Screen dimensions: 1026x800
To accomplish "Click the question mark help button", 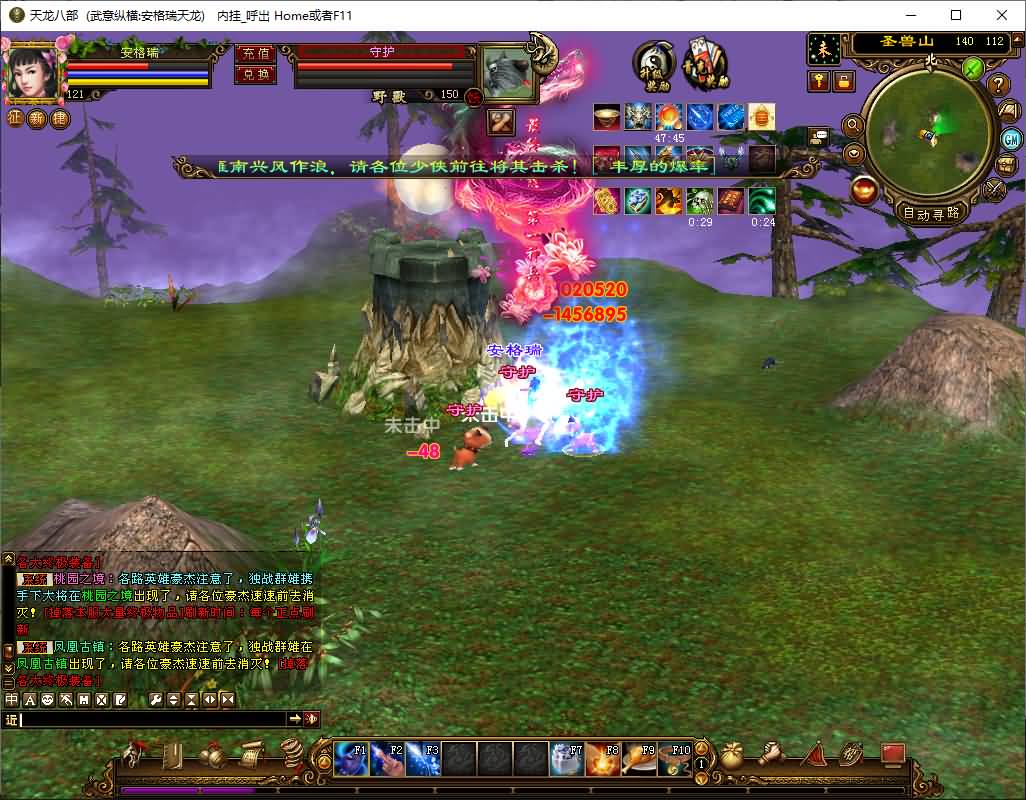I will tap(999, 86).
